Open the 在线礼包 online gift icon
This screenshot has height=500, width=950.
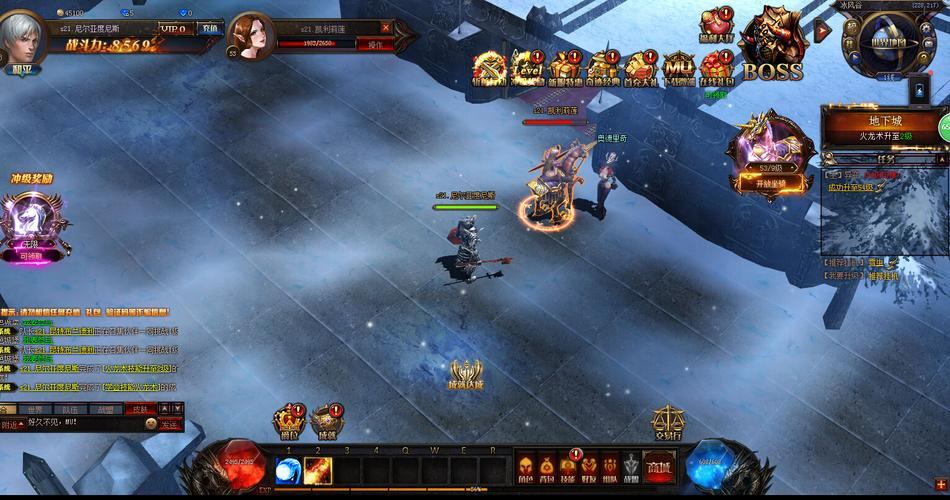point(717,68)
